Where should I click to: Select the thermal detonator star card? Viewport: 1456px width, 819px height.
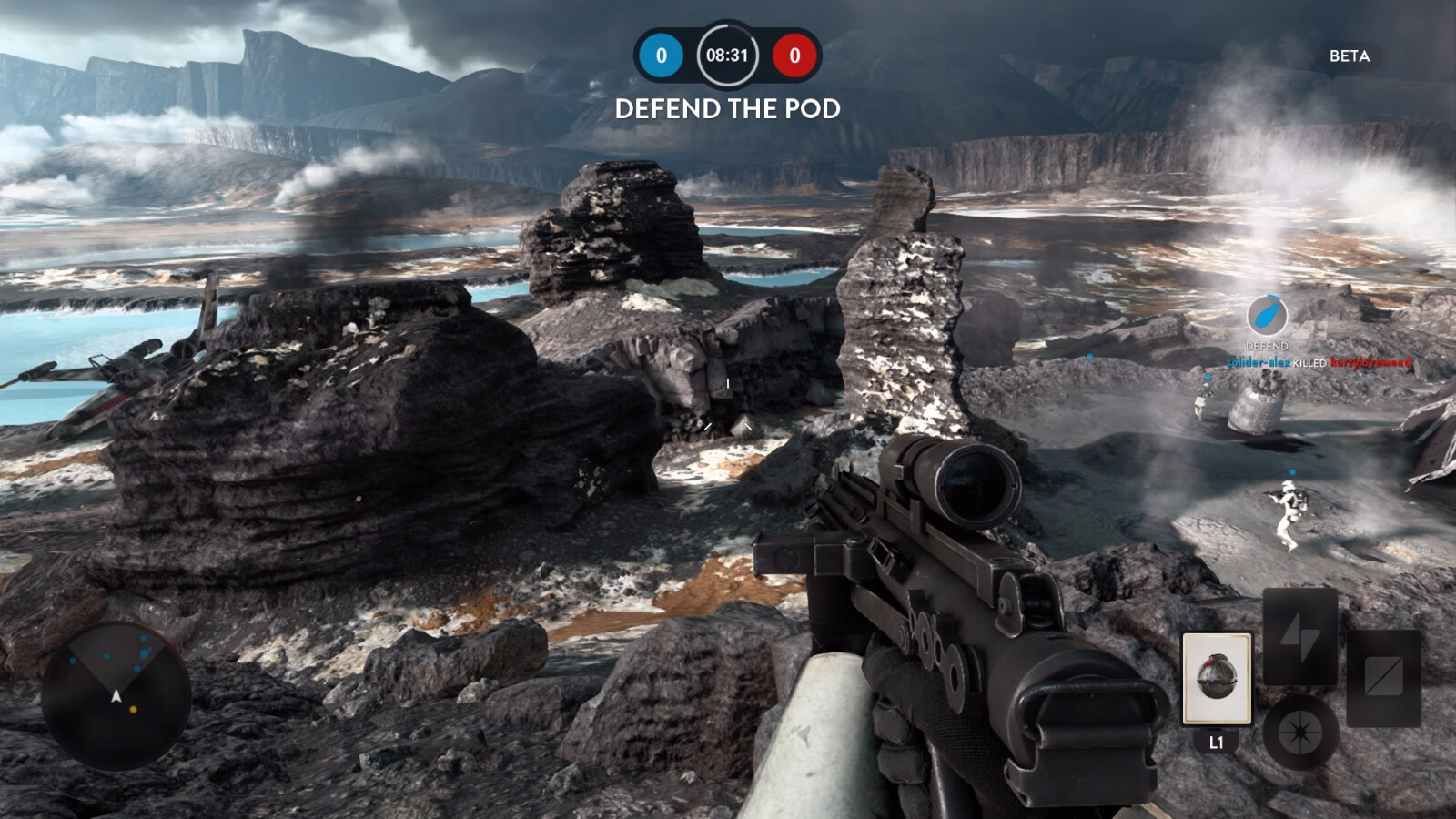click(1217, 679)
